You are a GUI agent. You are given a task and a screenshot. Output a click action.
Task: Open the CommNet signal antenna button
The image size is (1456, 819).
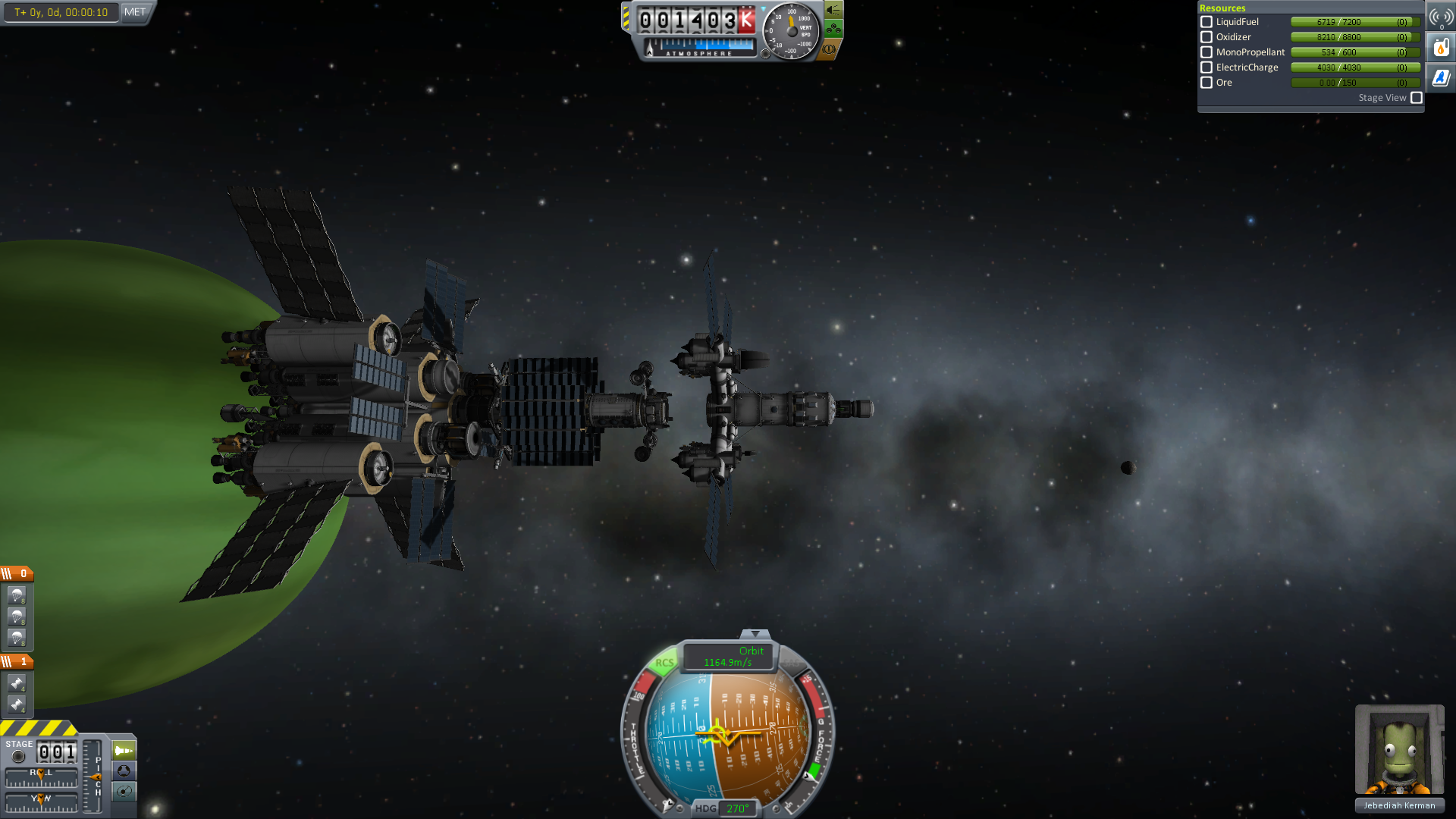point(1441,17)
